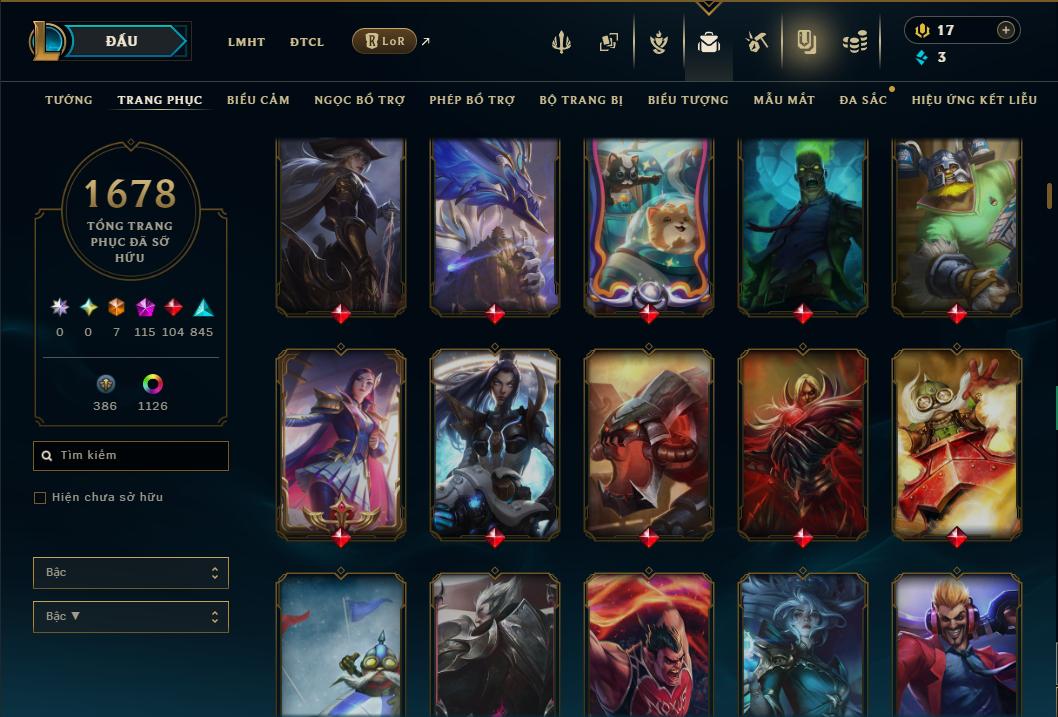
Task: Click the Tìm kiếm search field
Action: click(x=131, y=456)
